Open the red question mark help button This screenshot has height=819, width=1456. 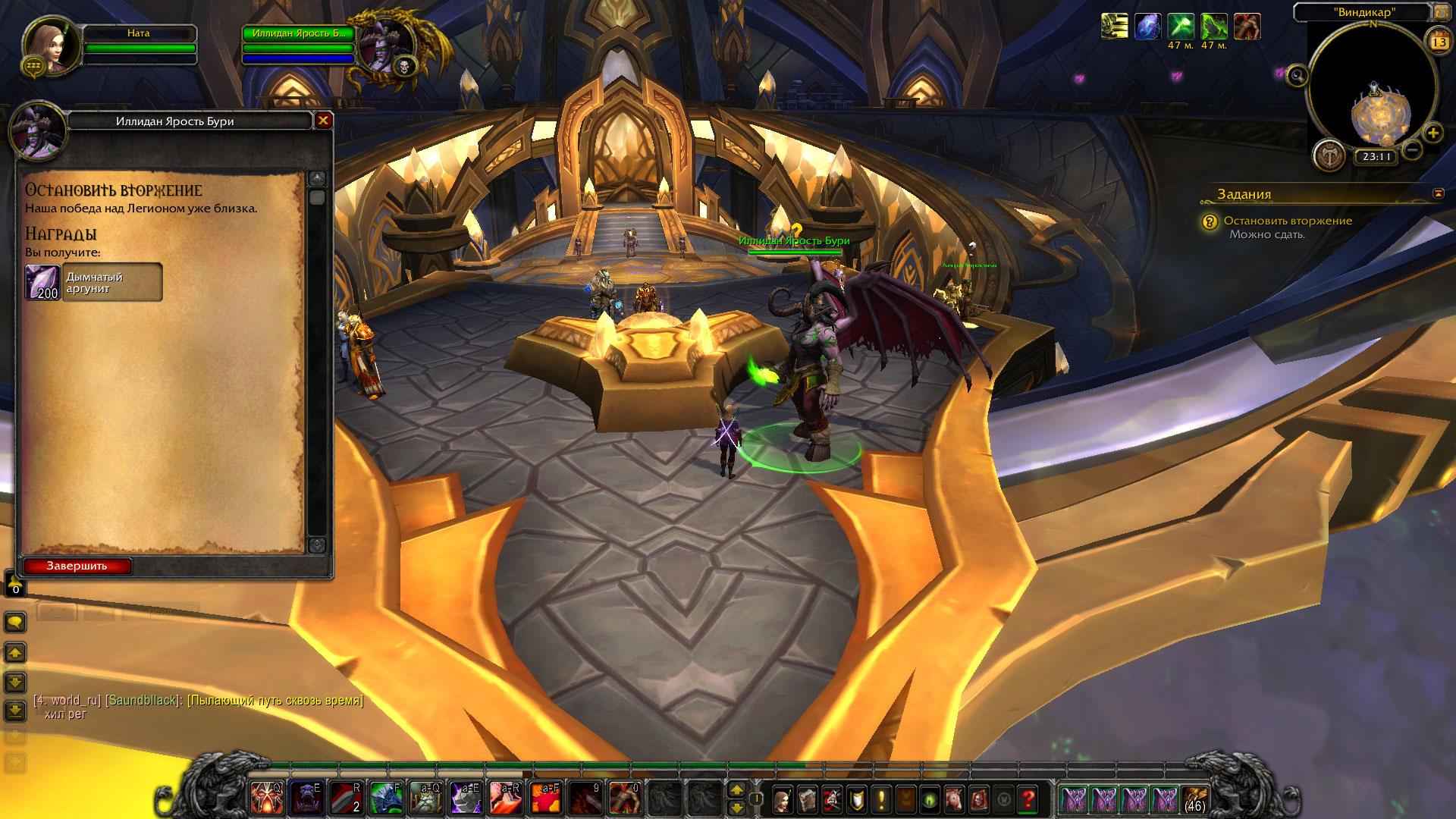1028,800
